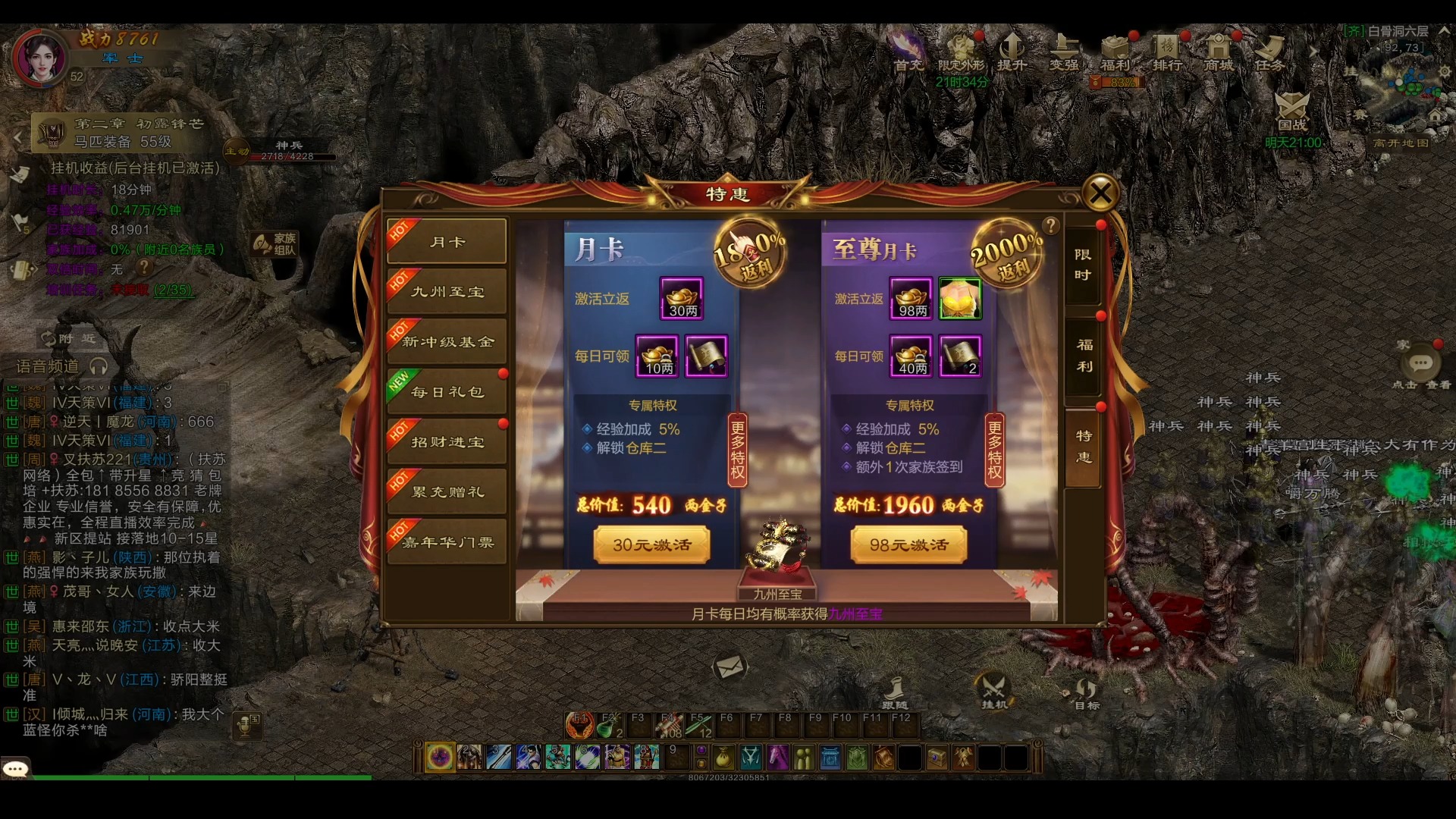Open the 嘉年华门票 category
This screenshot has width=1456, height=819.
(x=447, y=542)
